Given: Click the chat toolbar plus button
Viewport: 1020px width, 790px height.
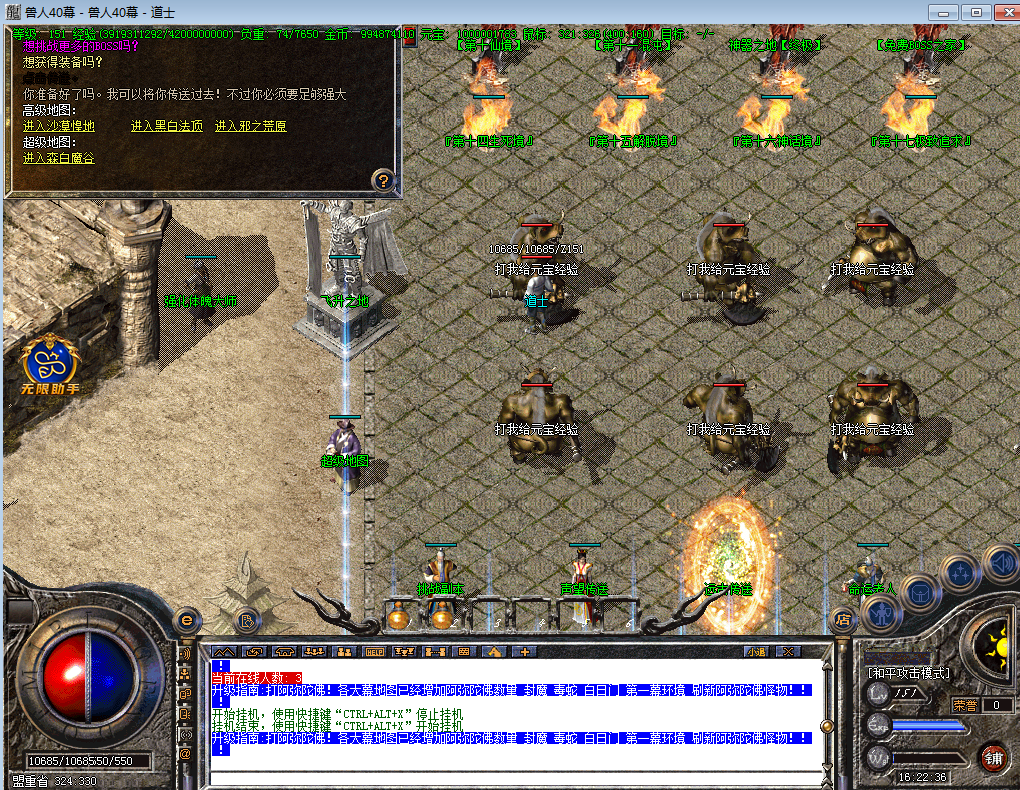Looking at the screenshot, I should pyautogui.click(x=523, y=651).
